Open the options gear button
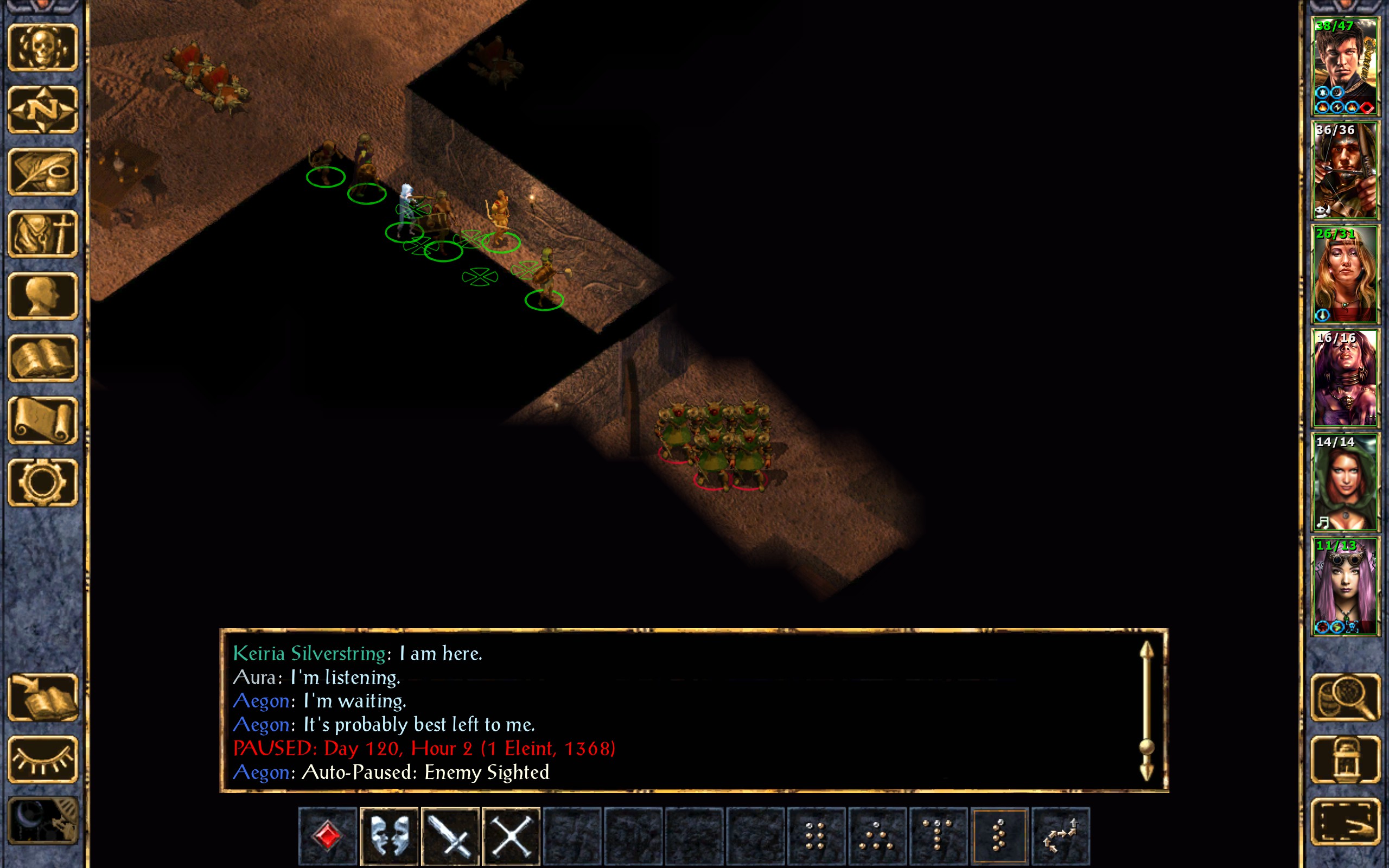This screenshot has height=868, width=1389. click(43, 482)
